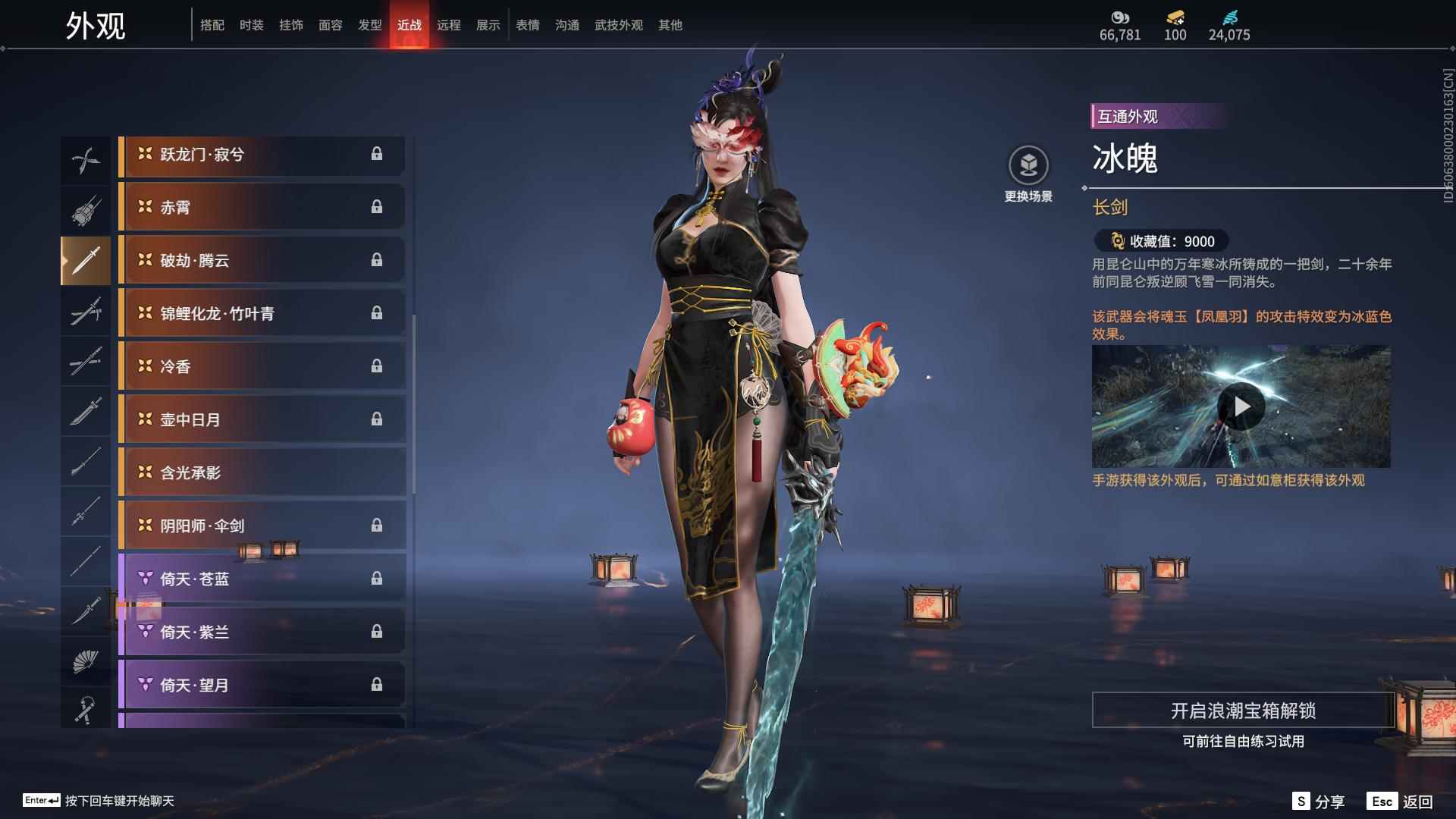Select the 倚天·苍蓝 skin entry
This screenshot has width=1456, height=819.
click(x=262, y=579)
